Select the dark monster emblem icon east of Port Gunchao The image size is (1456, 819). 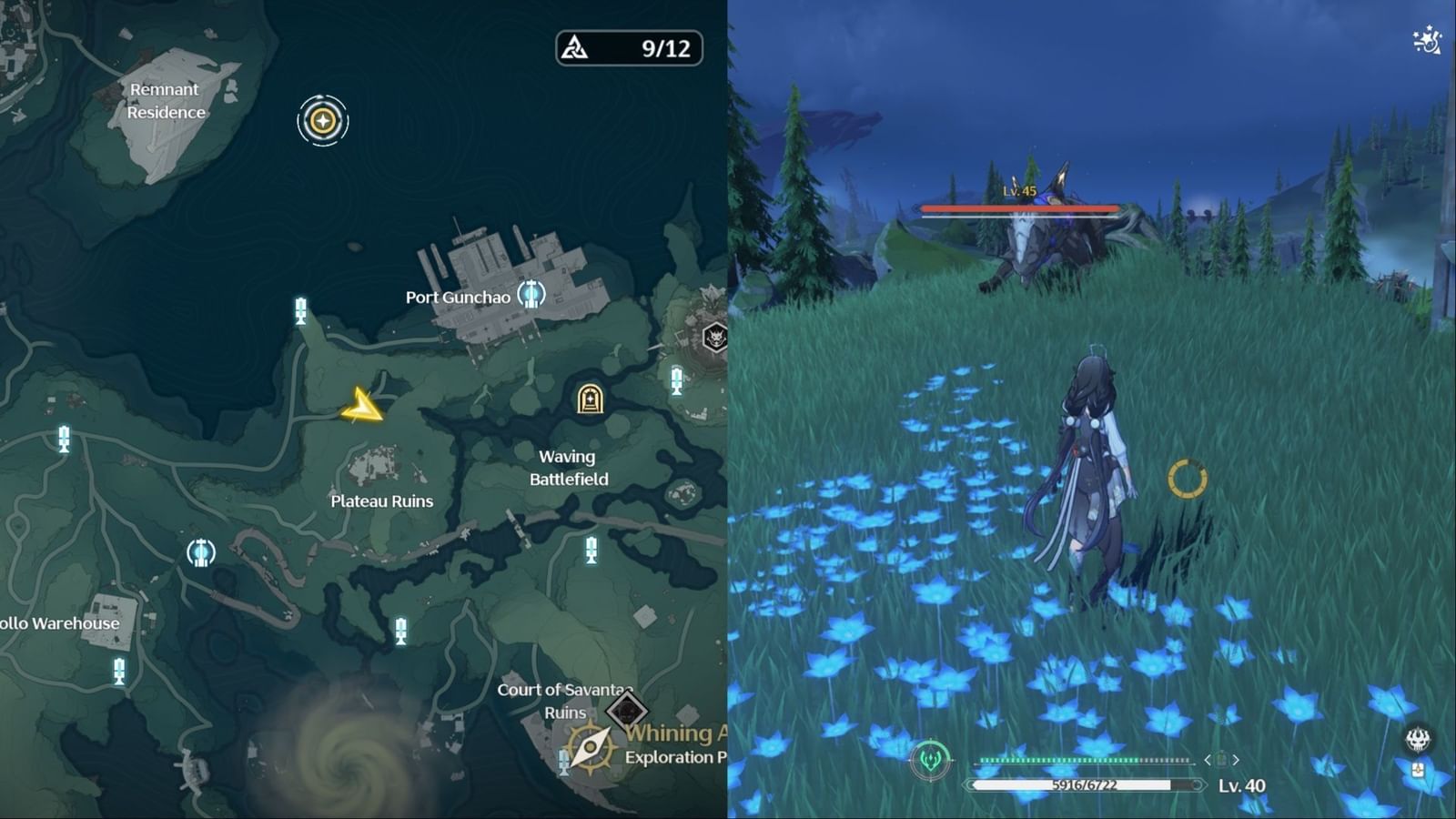coord(715,337)
